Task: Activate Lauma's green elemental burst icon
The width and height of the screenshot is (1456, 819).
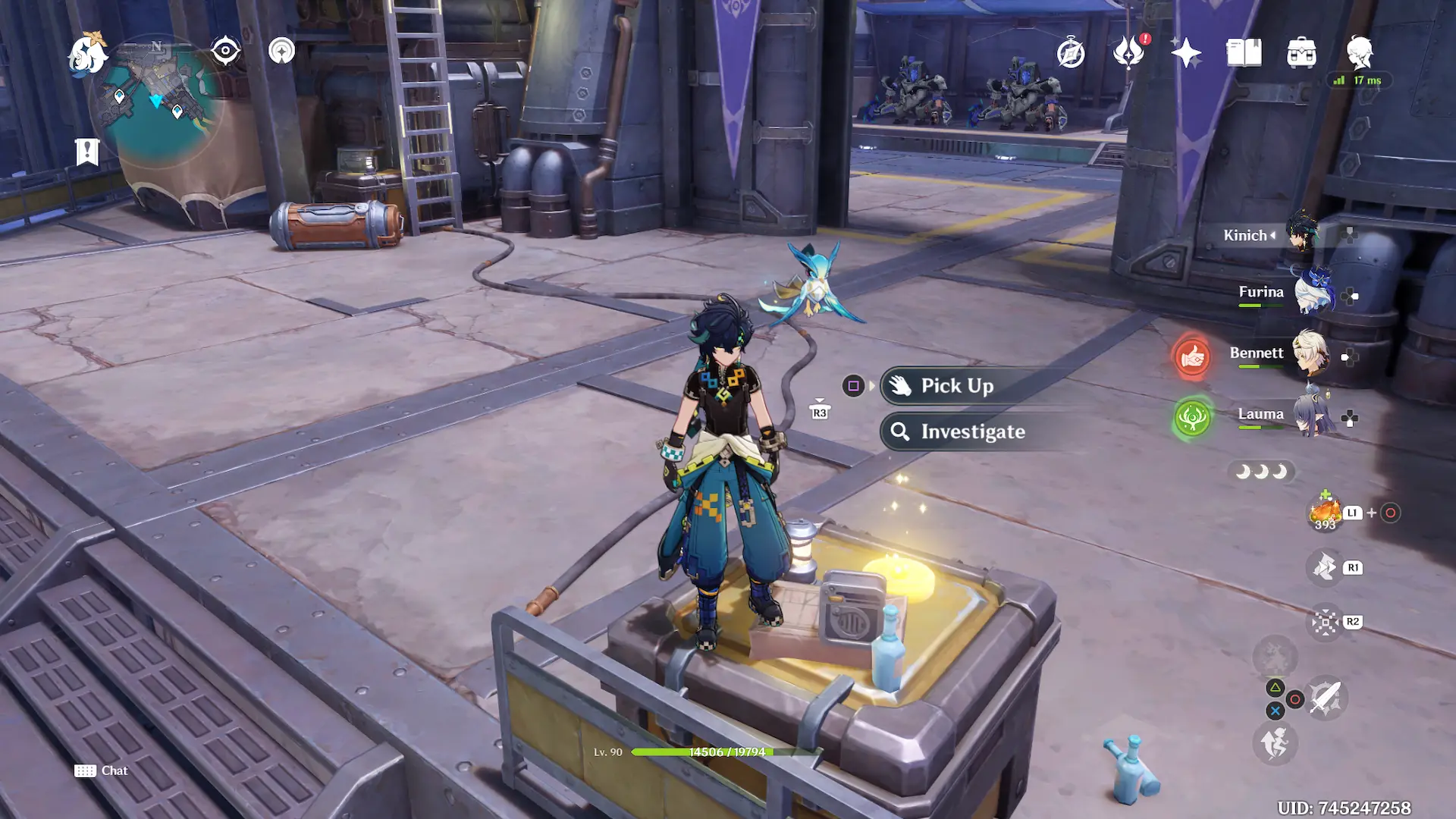Action: point(1192,417)
